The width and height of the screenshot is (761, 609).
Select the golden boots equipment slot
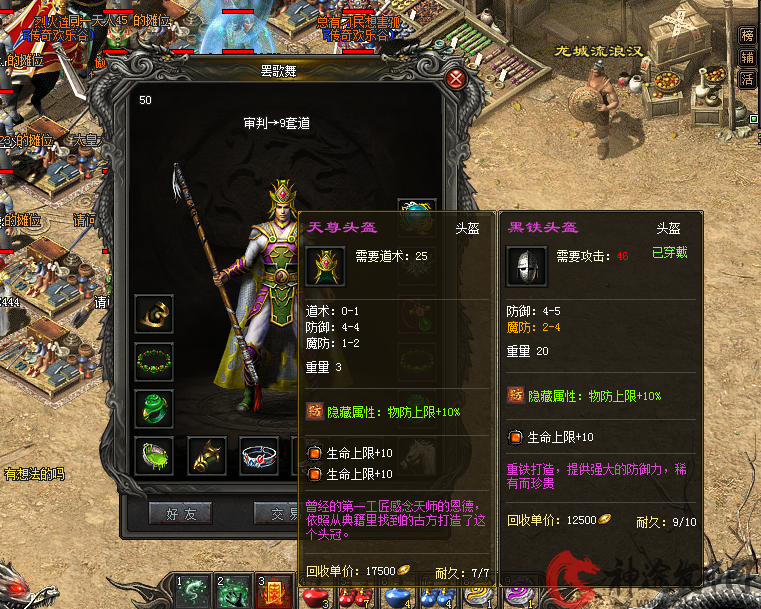207,455
